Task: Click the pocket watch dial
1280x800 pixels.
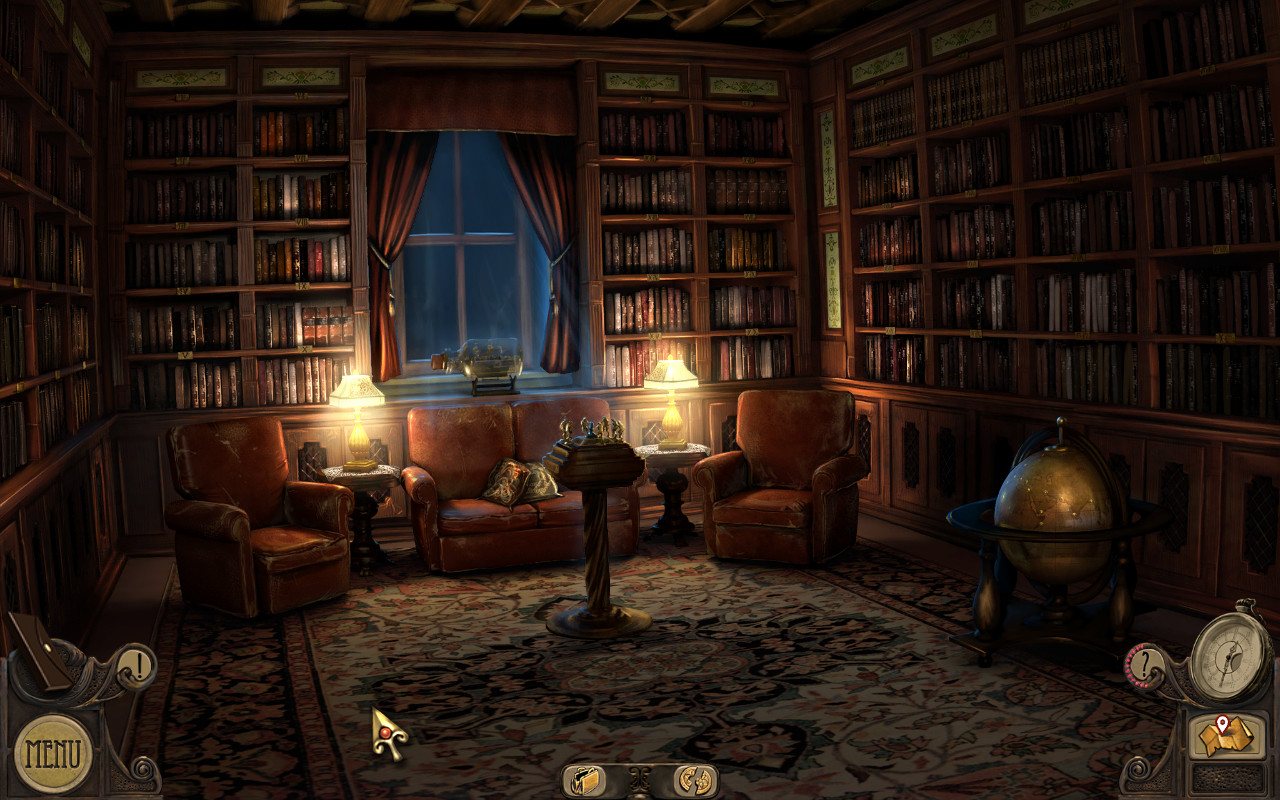Action: (1229, 657)
